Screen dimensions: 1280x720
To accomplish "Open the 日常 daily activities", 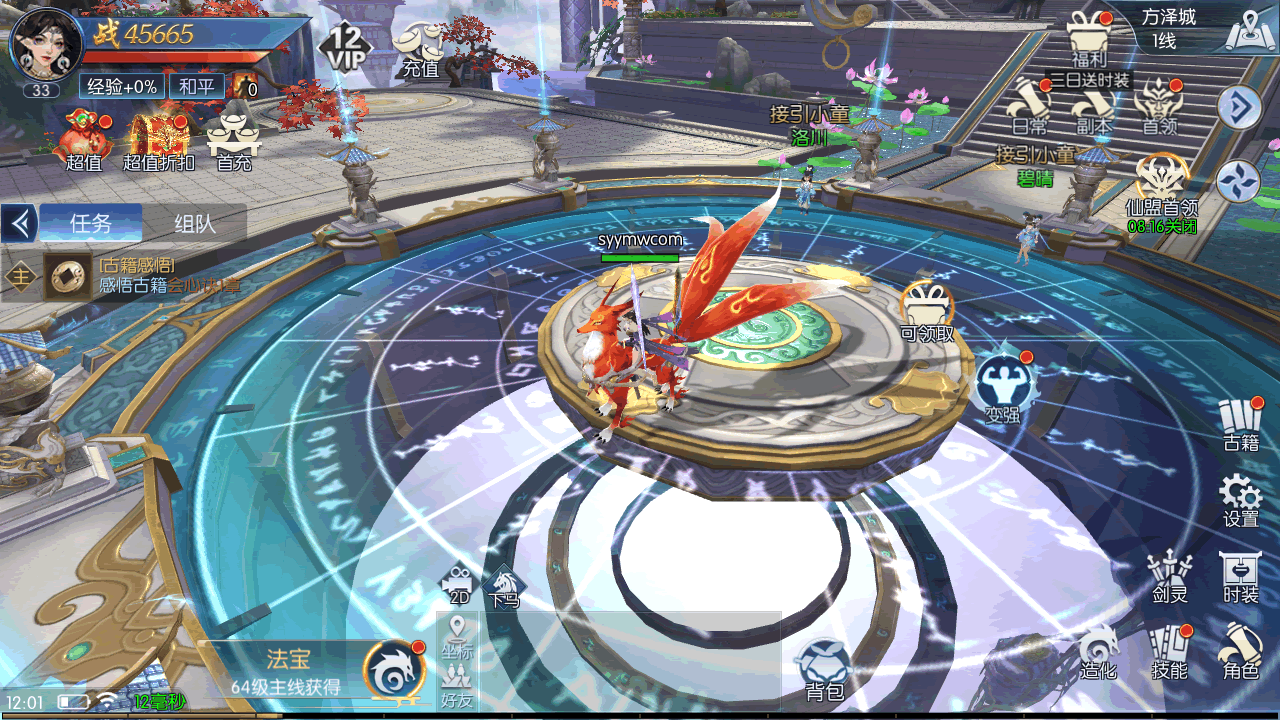I will click(1029, 106).
